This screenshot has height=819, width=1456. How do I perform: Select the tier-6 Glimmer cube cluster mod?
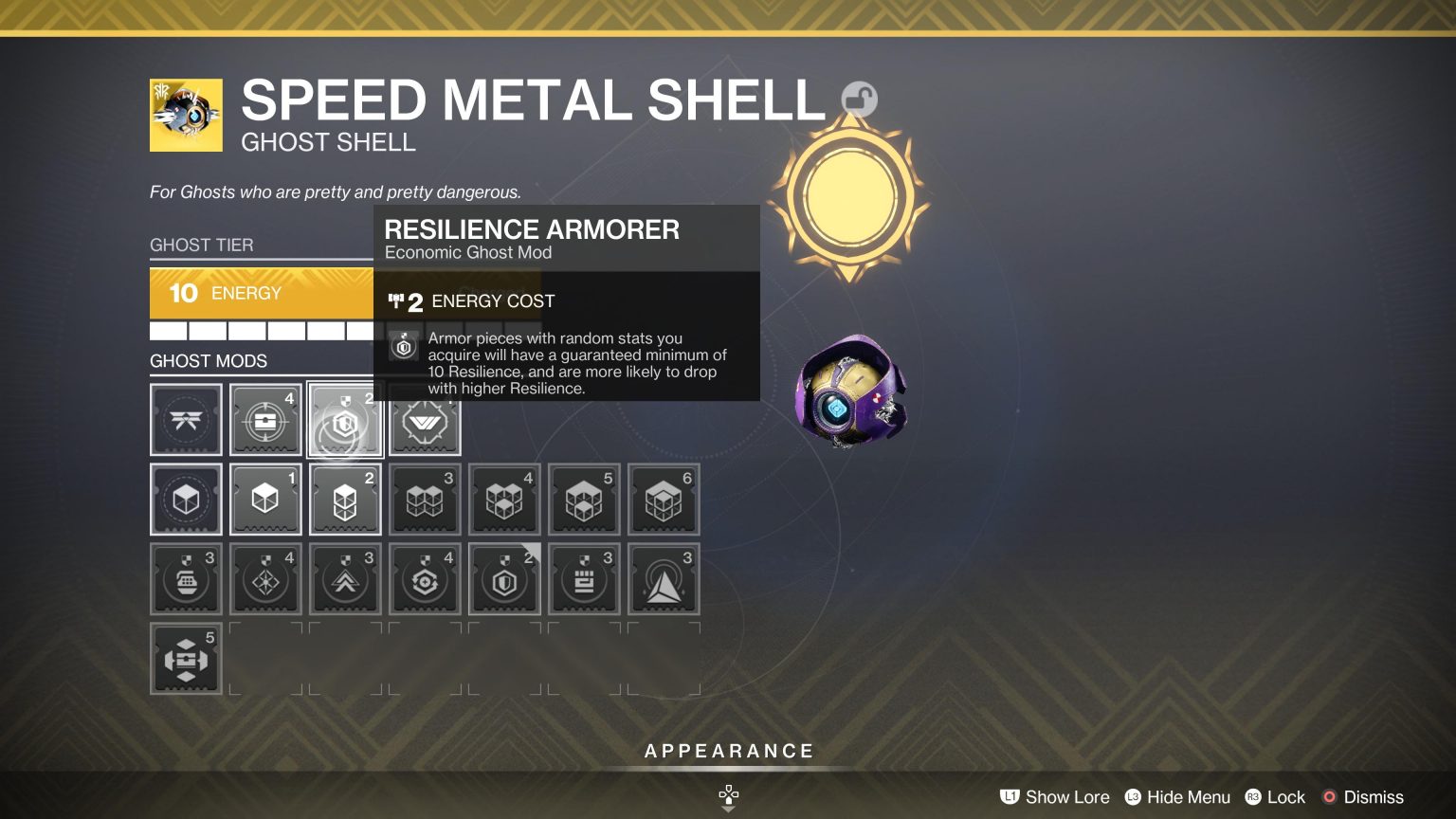point(664,500)
